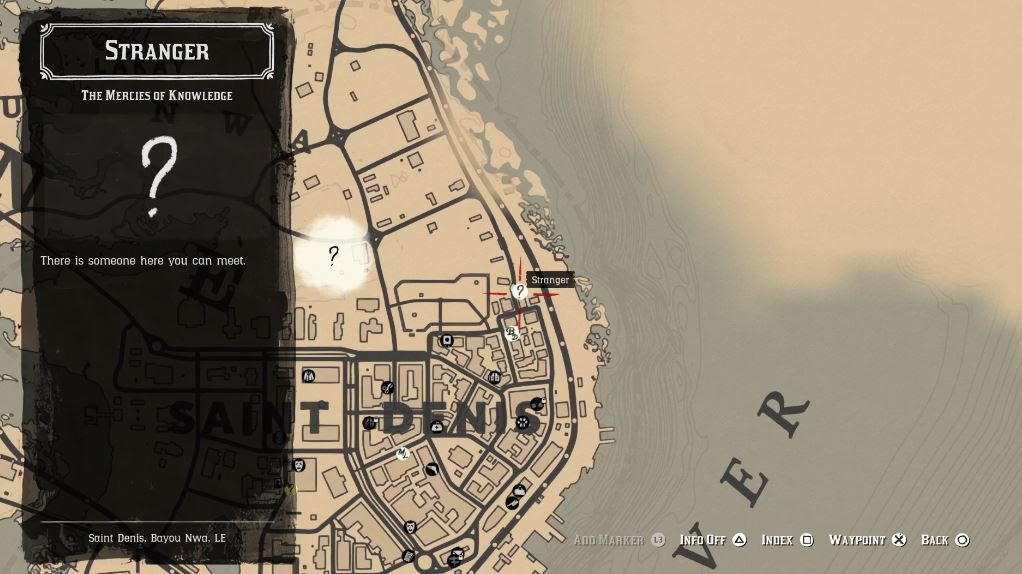Select the Stranger marker under the red crosshair

coord(519,291)
